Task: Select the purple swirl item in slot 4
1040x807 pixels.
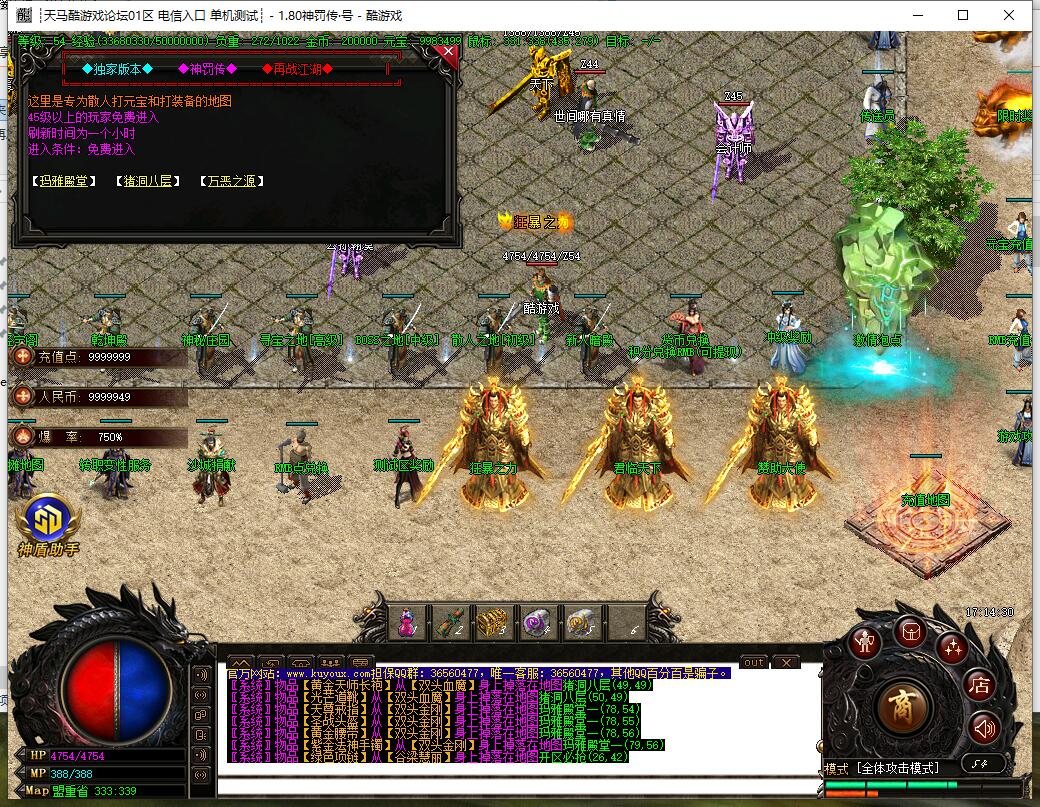Action: (x=534, y=623)
